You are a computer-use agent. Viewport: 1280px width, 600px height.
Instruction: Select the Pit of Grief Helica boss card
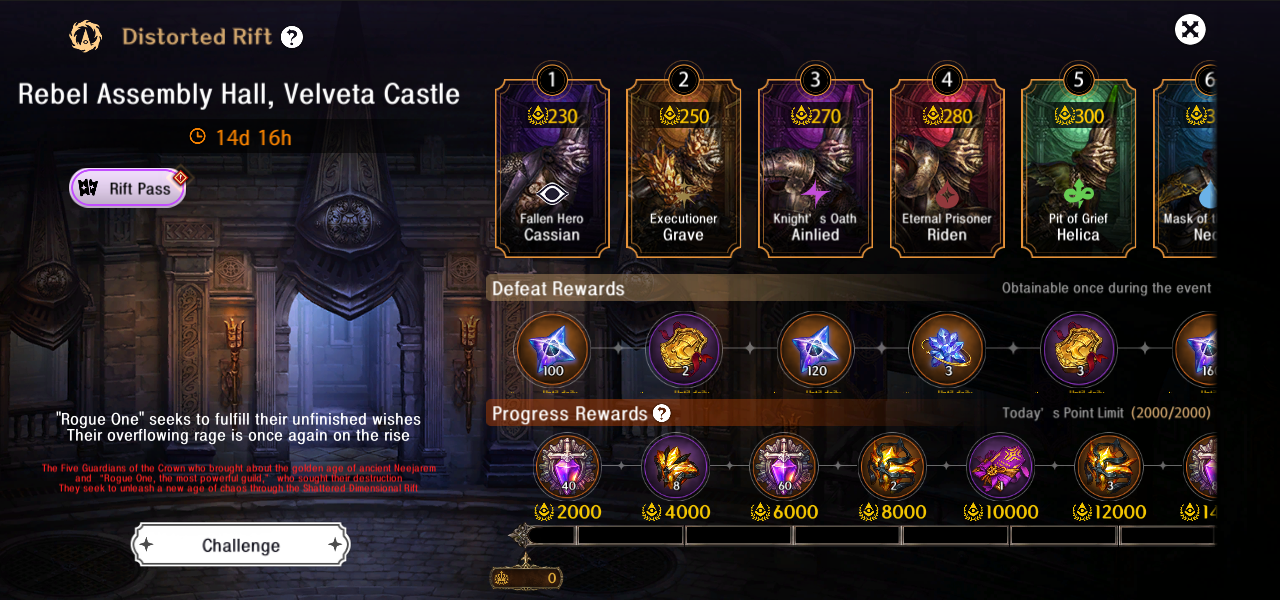pos(1078,168)
